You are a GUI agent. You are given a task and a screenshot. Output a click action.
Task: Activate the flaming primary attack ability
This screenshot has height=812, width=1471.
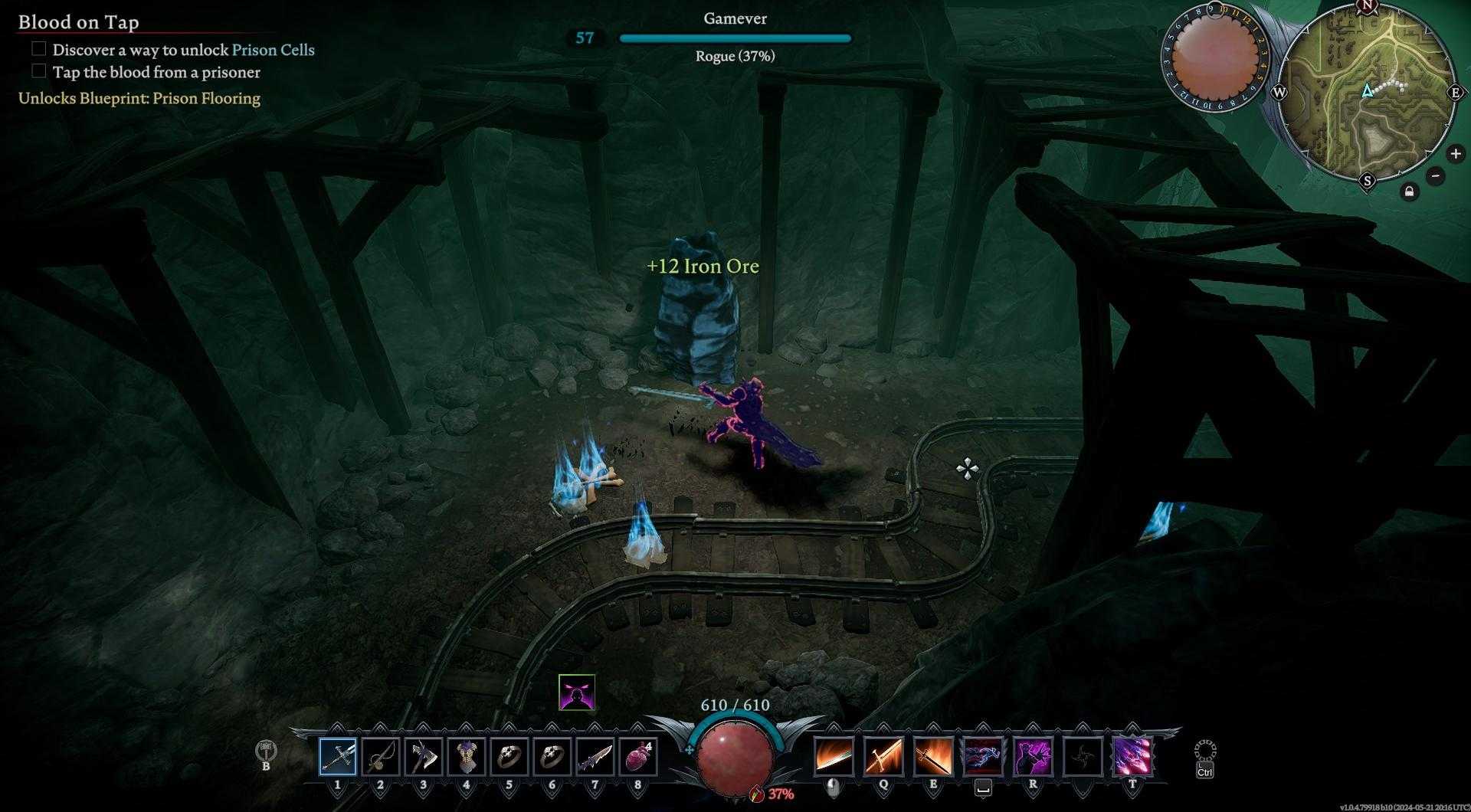(x=834, y=757)
